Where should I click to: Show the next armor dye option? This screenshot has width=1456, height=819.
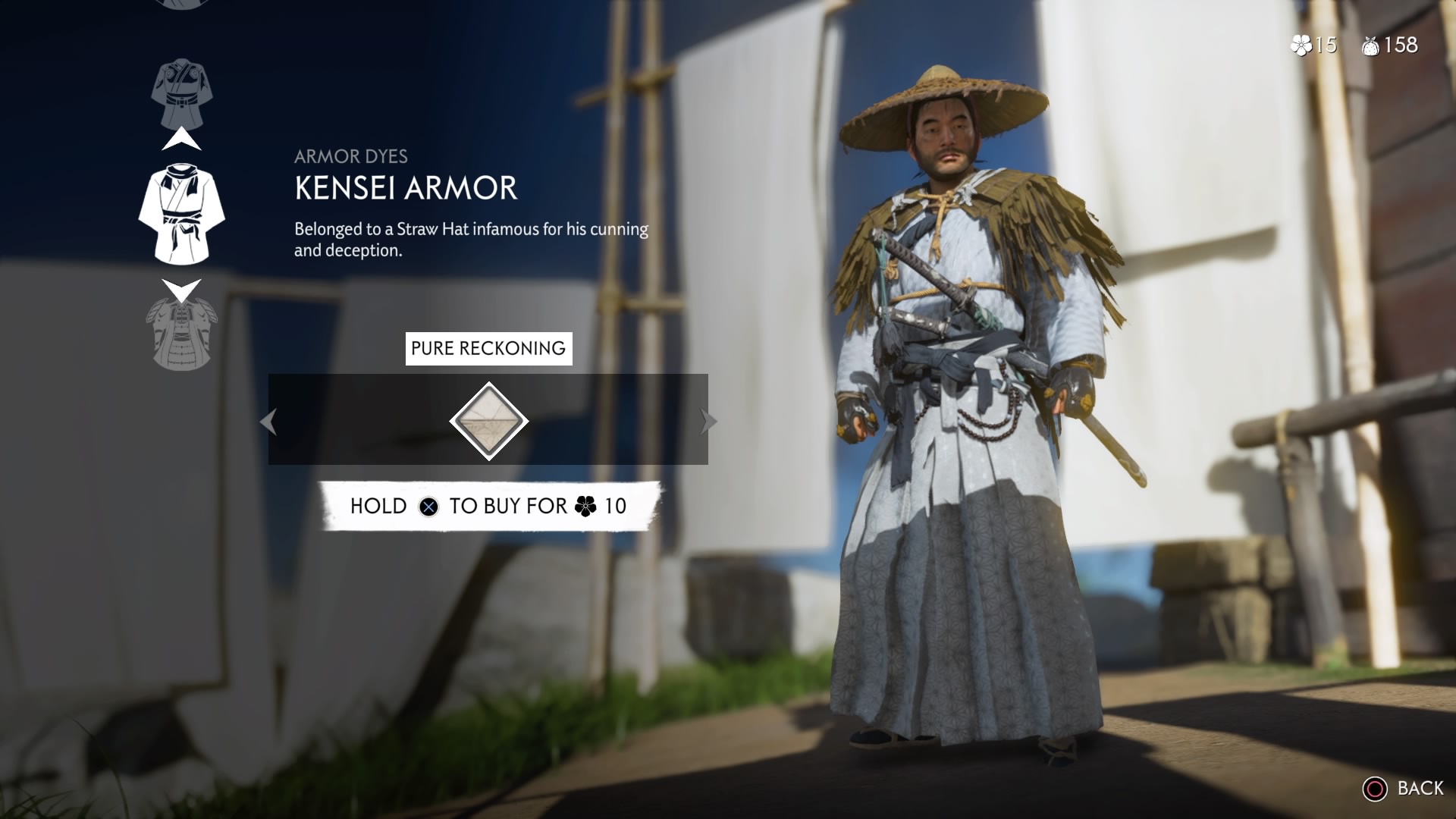[x=708, y=422]
